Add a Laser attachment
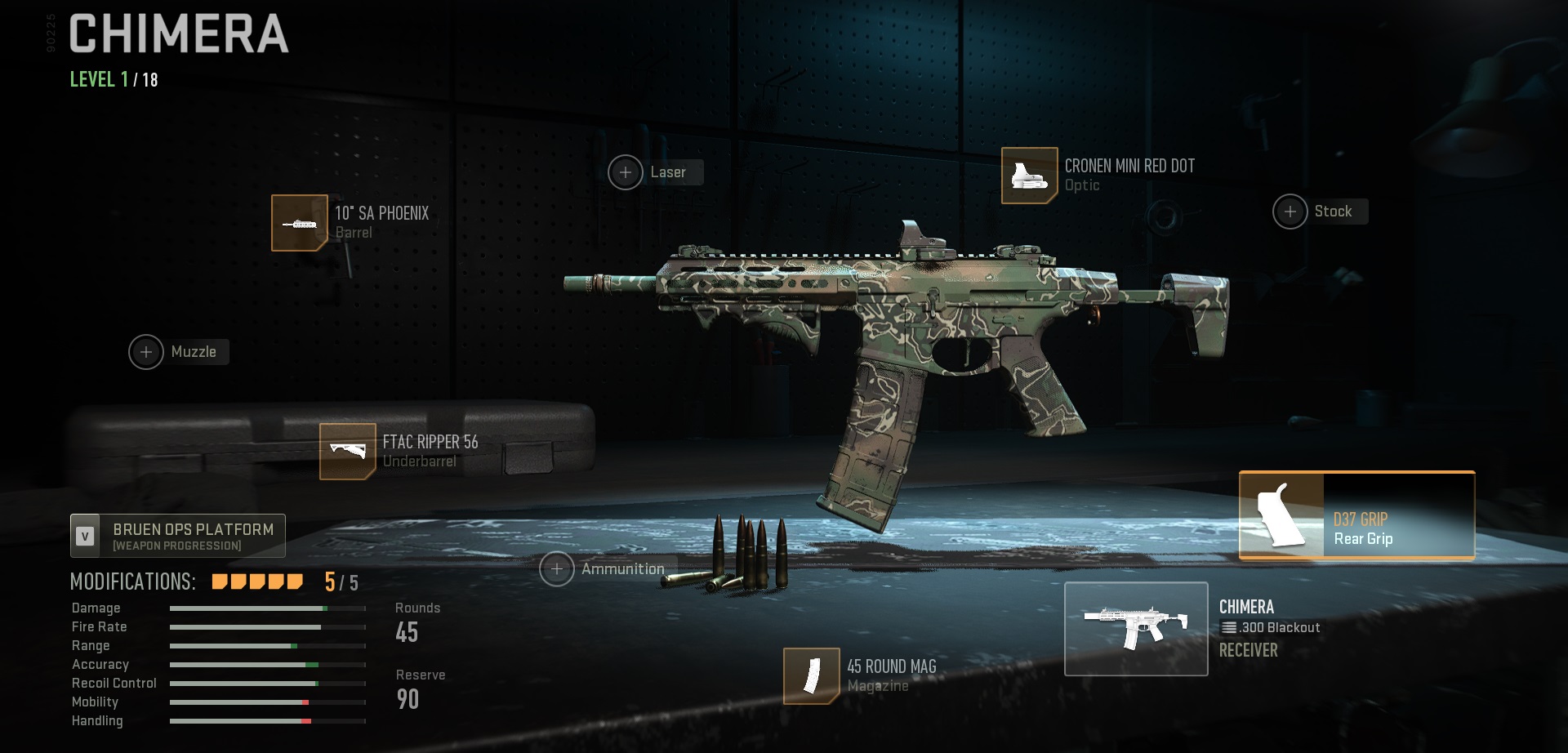The image size is (1568, 753). click(x=626, y=172)
